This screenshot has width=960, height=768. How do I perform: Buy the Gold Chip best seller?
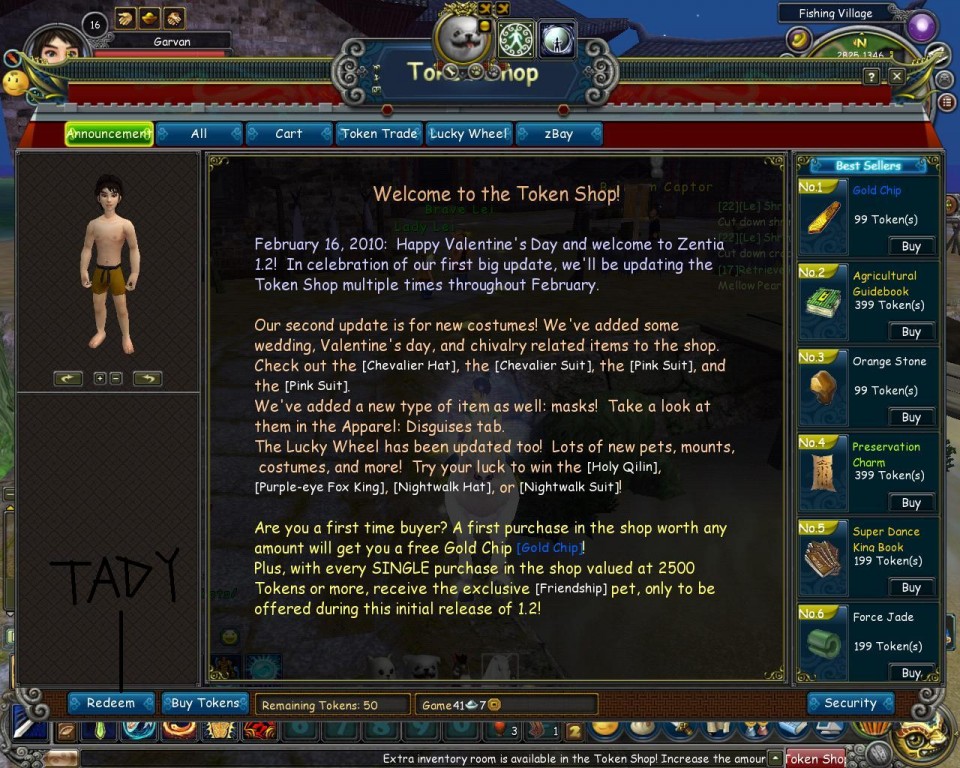click(x=911, y=246)
